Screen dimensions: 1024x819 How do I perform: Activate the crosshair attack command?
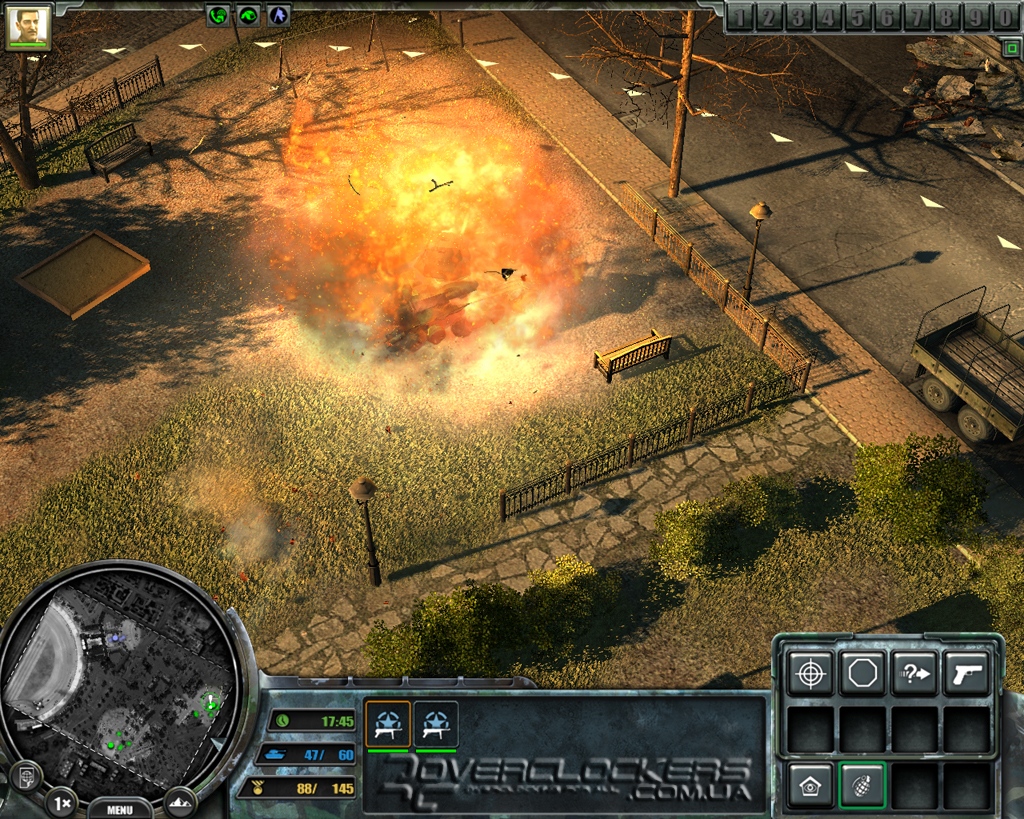click(x=809, y=673)
